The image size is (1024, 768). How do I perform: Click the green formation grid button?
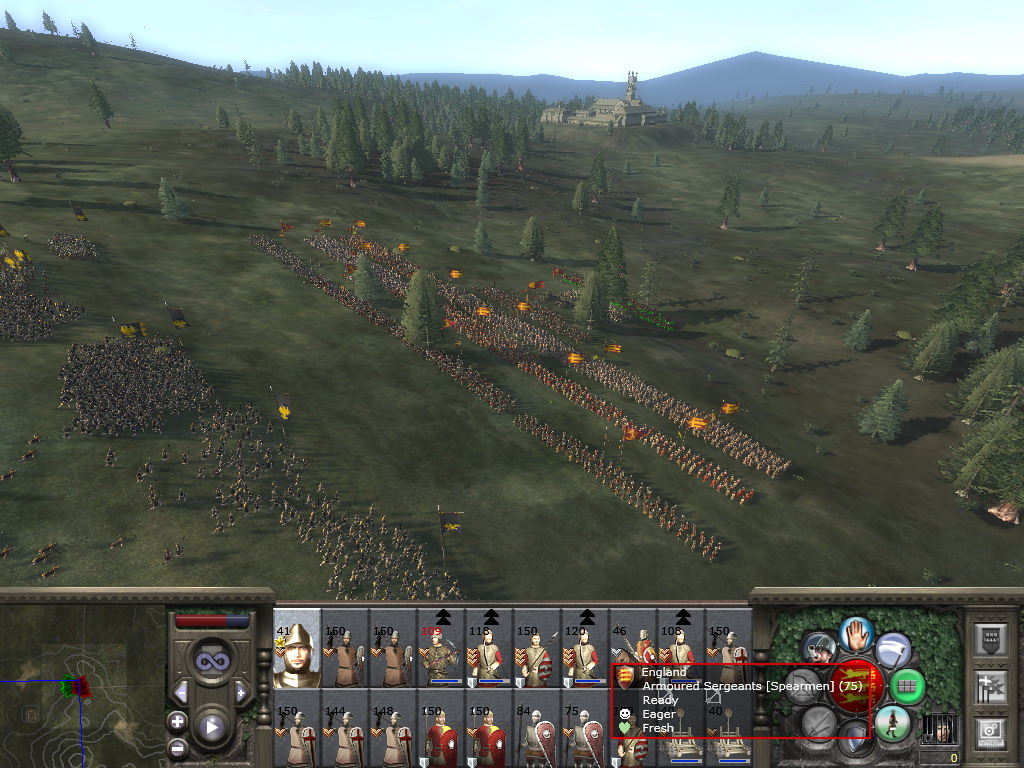[x=906, y=686]
